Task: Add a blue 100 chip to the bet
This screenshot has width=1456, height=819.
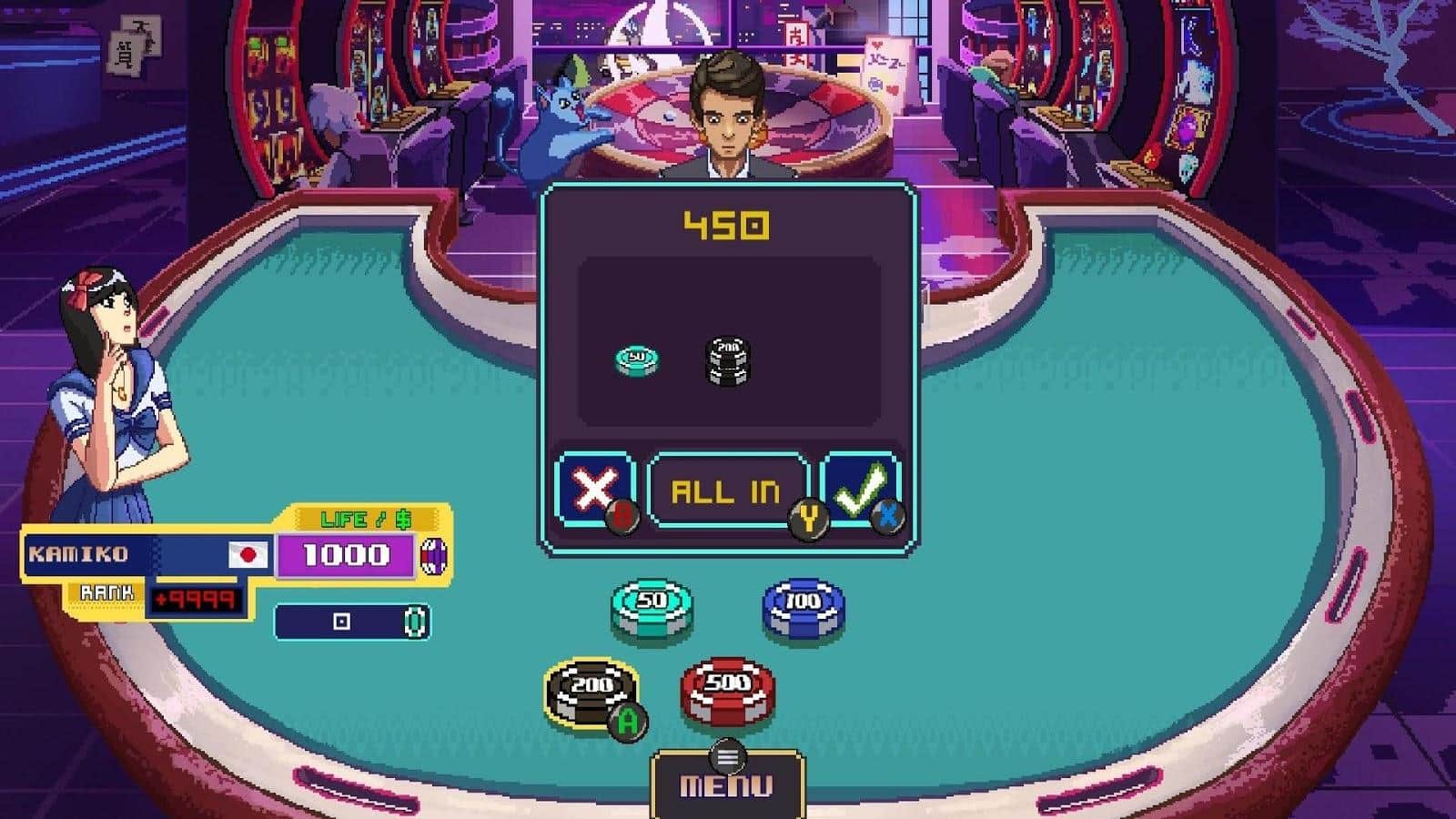Action: pyautogui.click(x=803, y=608)
